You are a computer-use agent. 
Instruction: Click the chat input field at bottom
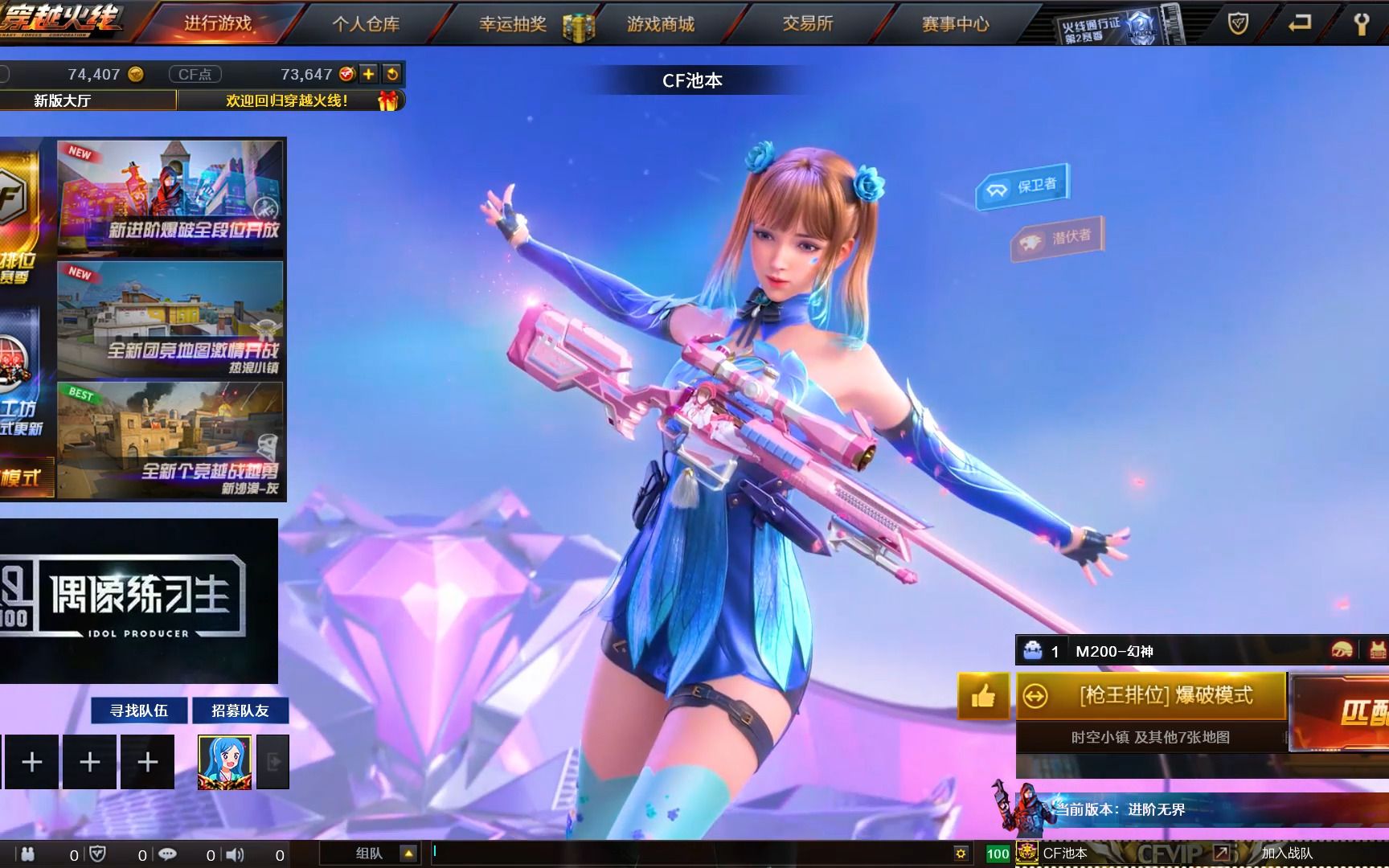tap(603, 854)
